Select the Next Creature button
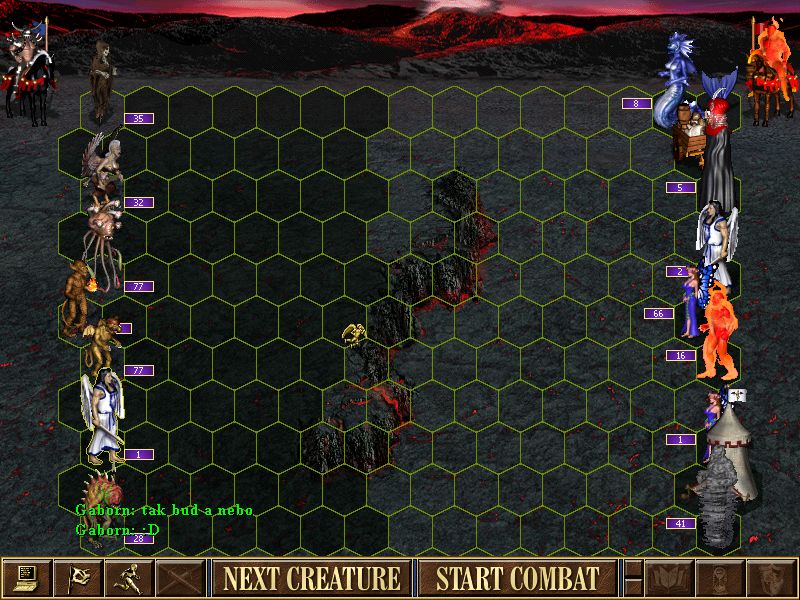Image resolution: width=800 pixels, height=600 pixels. 310,578
